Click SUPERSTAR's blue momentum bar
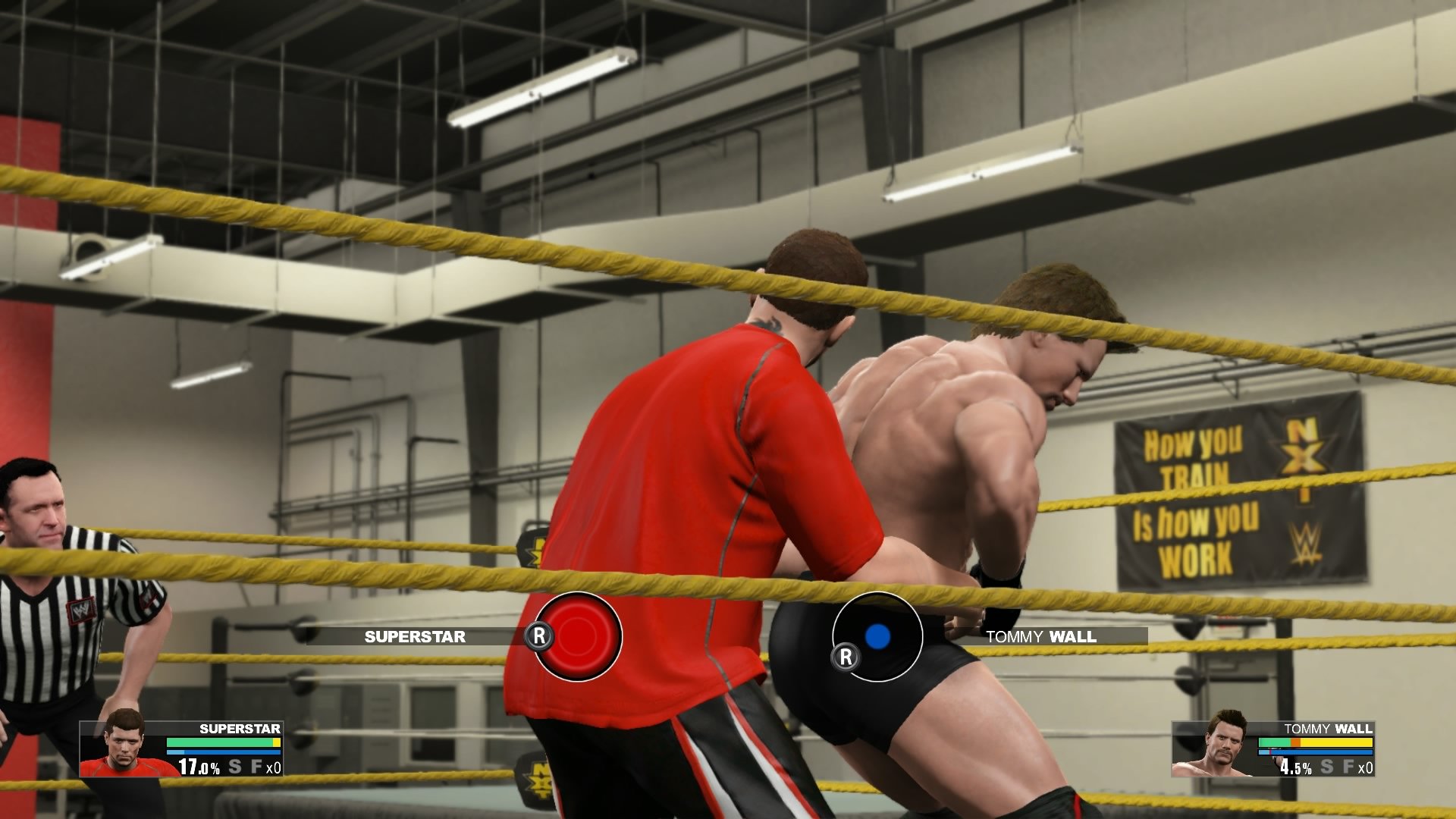 pyautogui.click(x=220, y=752)
